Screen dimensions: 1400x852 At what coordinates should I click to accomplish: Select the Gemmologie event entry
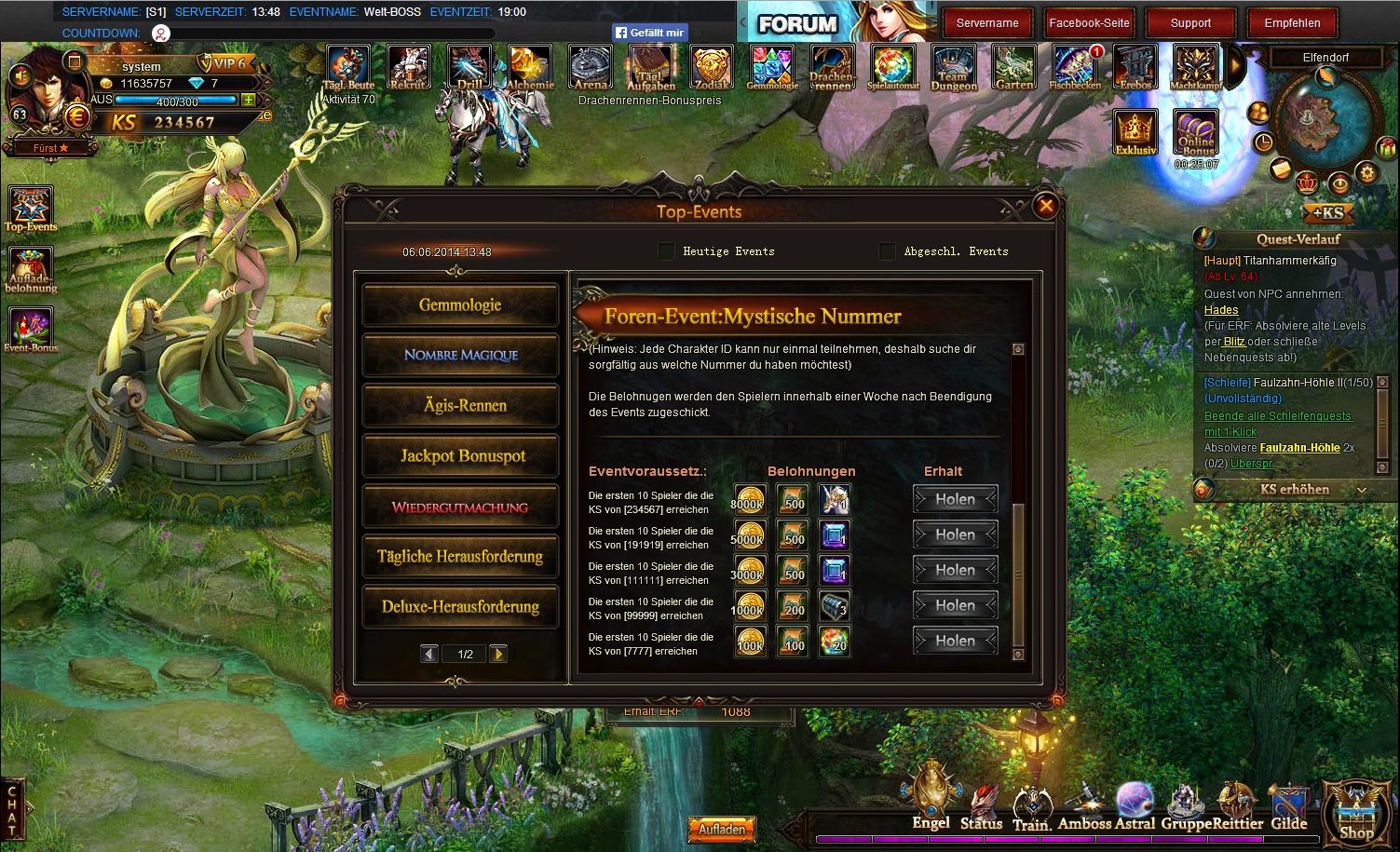click(x=460, y=305)
